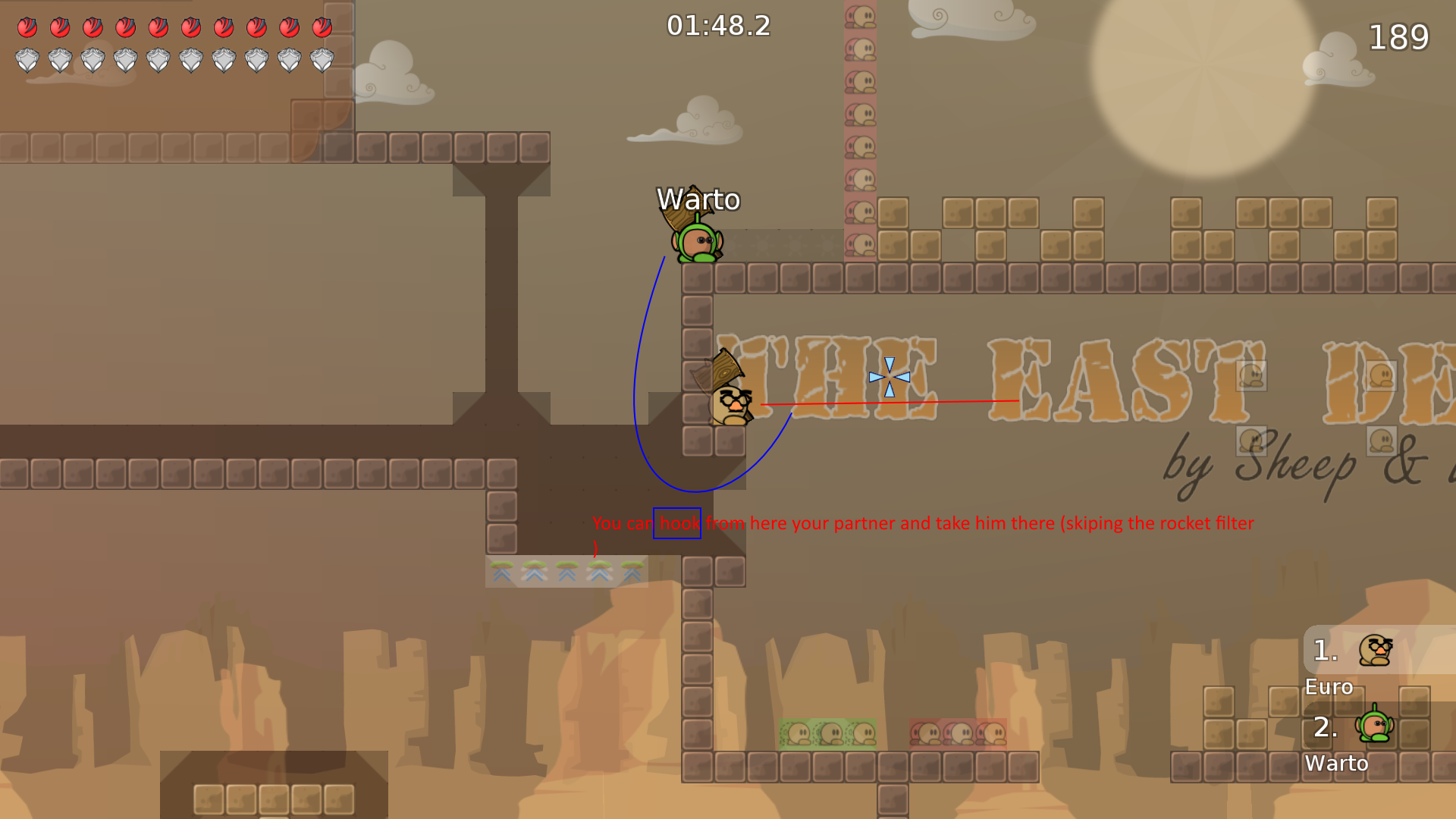The image size is (1456, 819).
Task: Click the first red heart icon
Action: click(x=28, y=28)
